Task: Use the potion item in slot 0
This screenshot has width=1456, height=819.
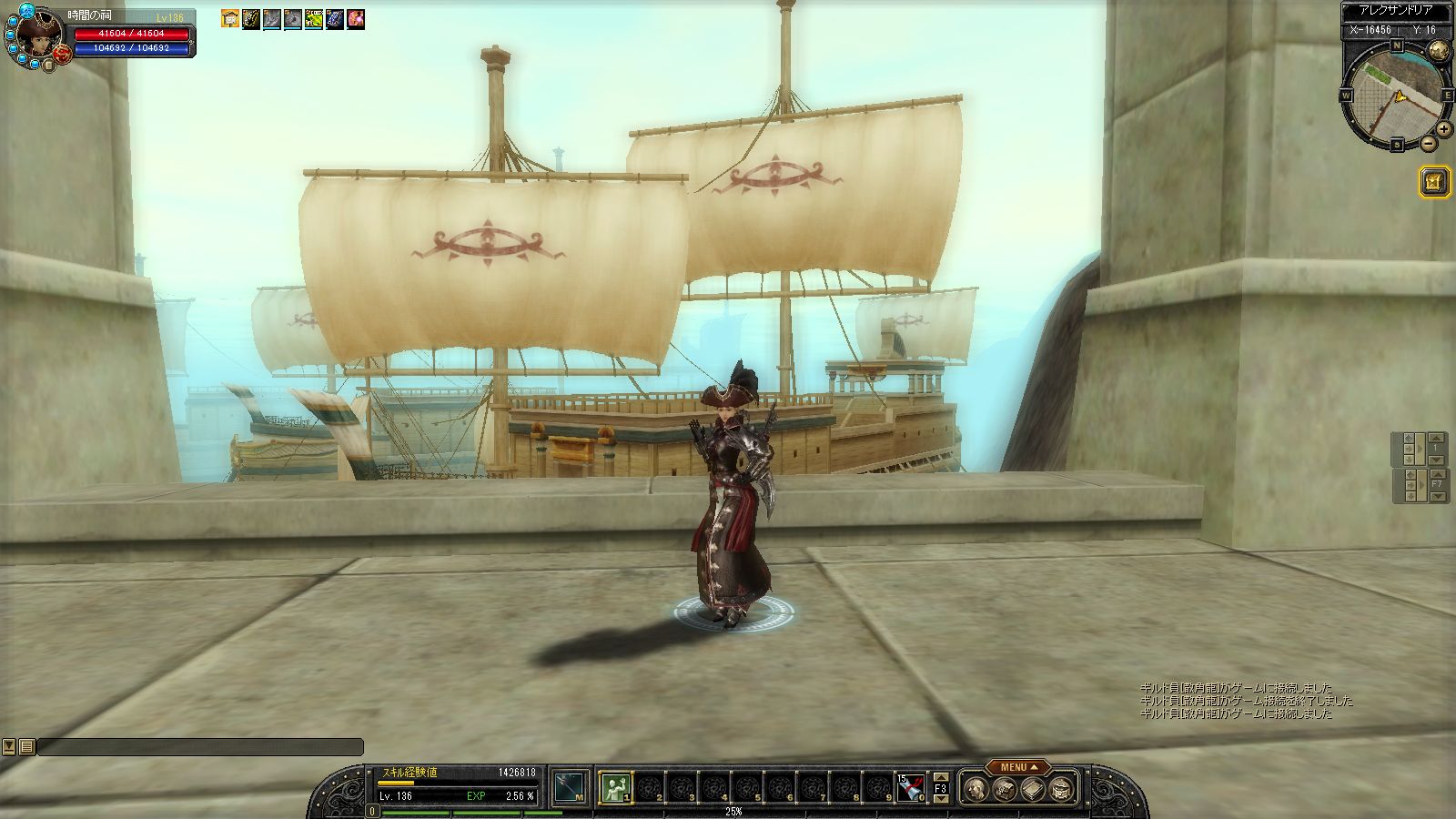Action: pyautogui.click(x=911, y=787)
